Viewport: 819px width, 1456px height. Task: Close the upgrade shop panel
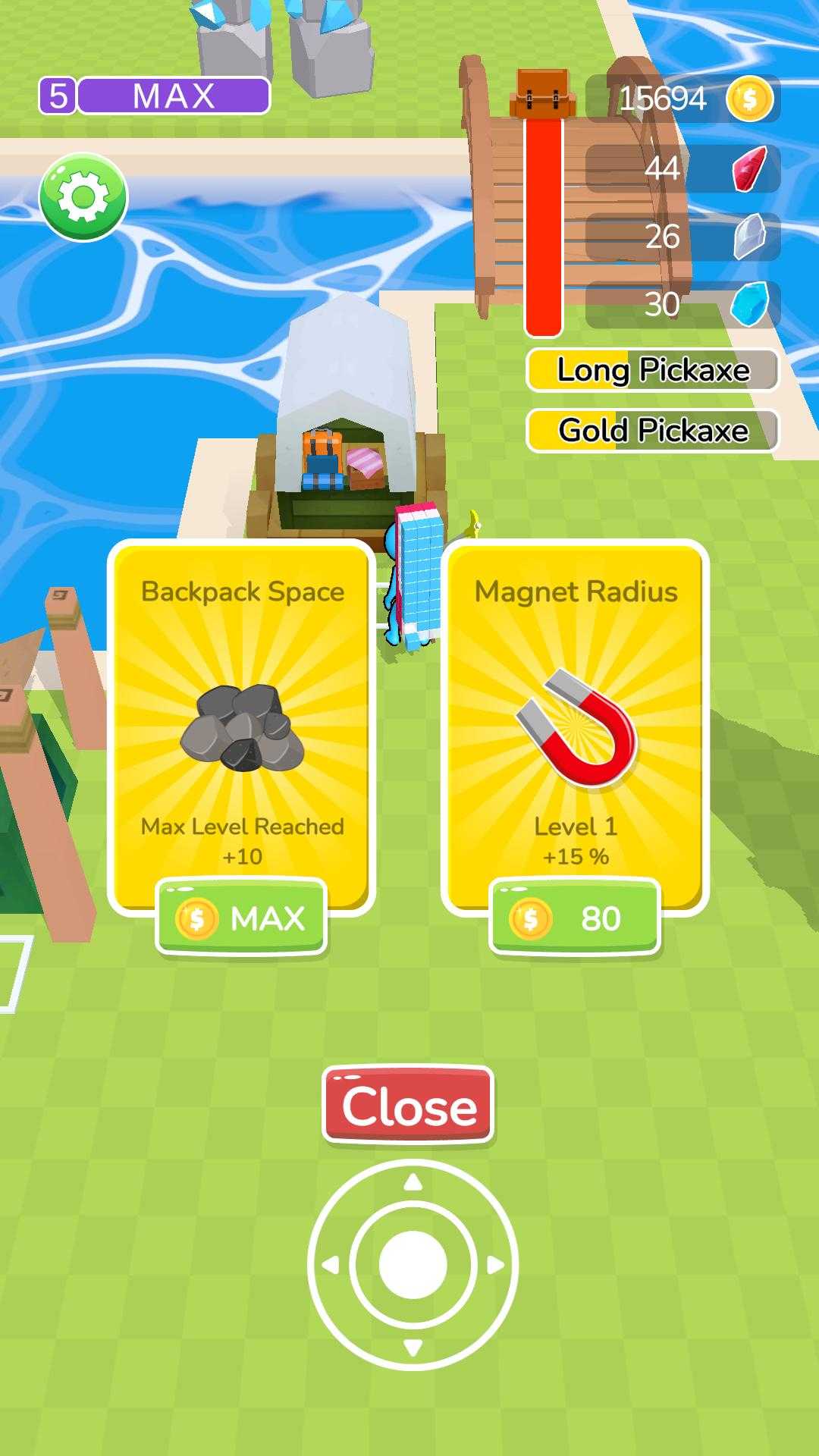(x=409, y=1106)
